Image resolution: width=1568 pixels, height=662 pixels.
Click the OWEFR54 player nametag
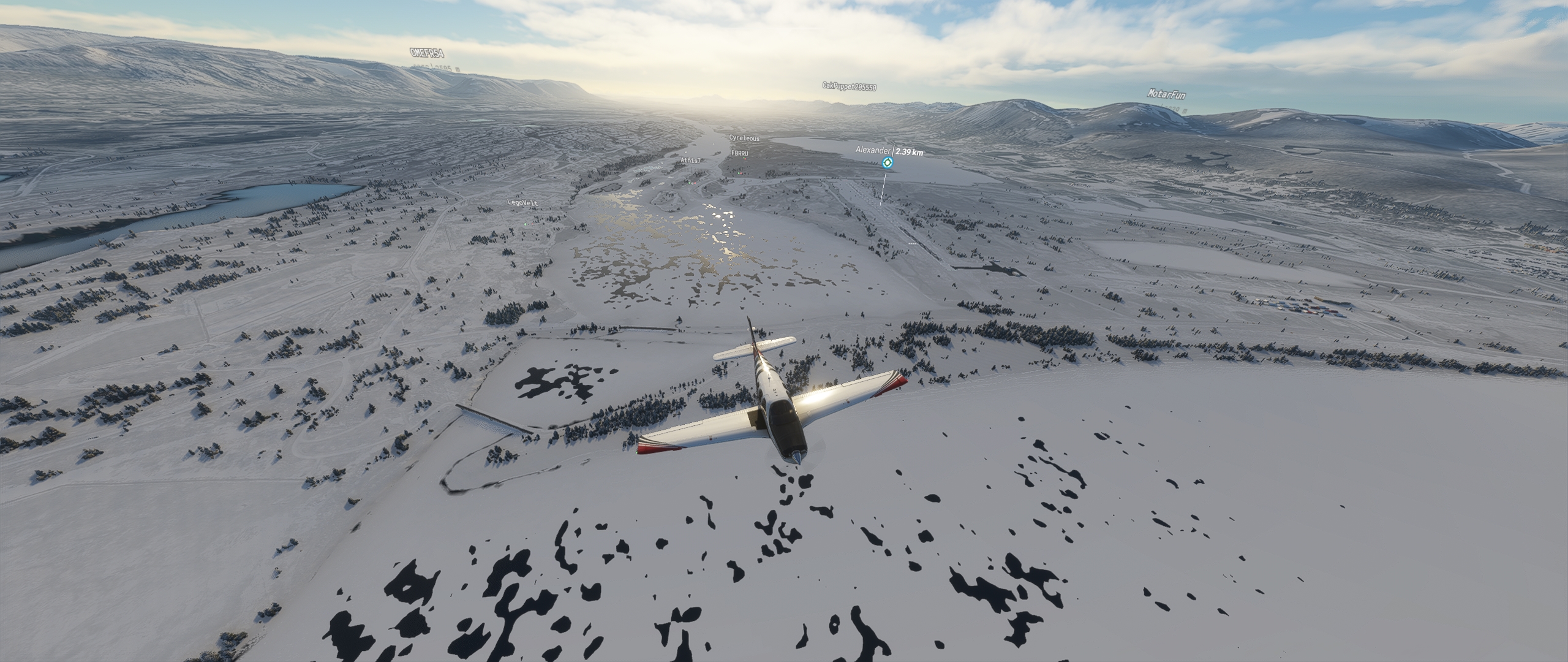(x=427, y=53)
